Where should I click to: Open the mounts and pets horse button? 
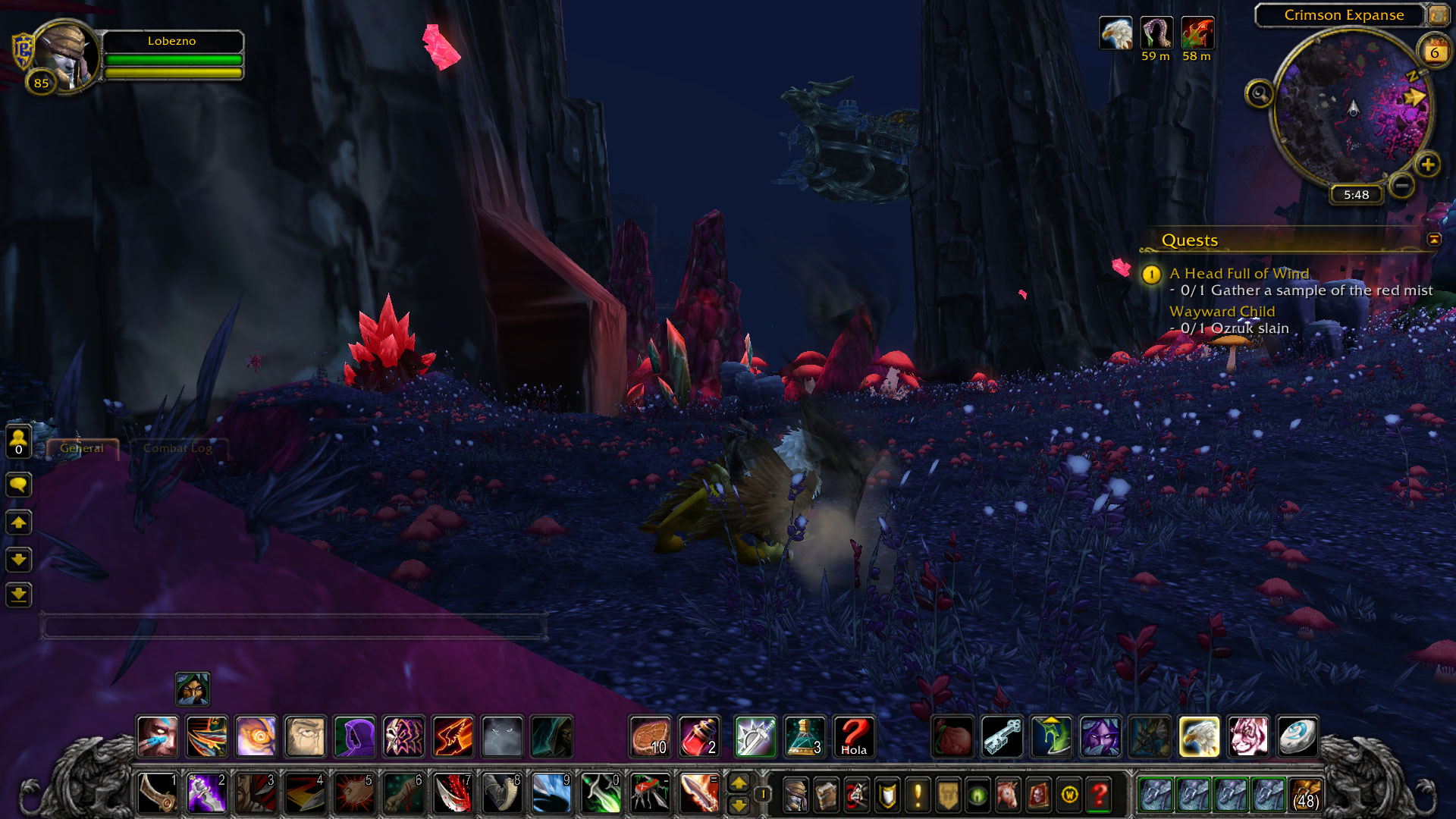[x=1008, y=795]
